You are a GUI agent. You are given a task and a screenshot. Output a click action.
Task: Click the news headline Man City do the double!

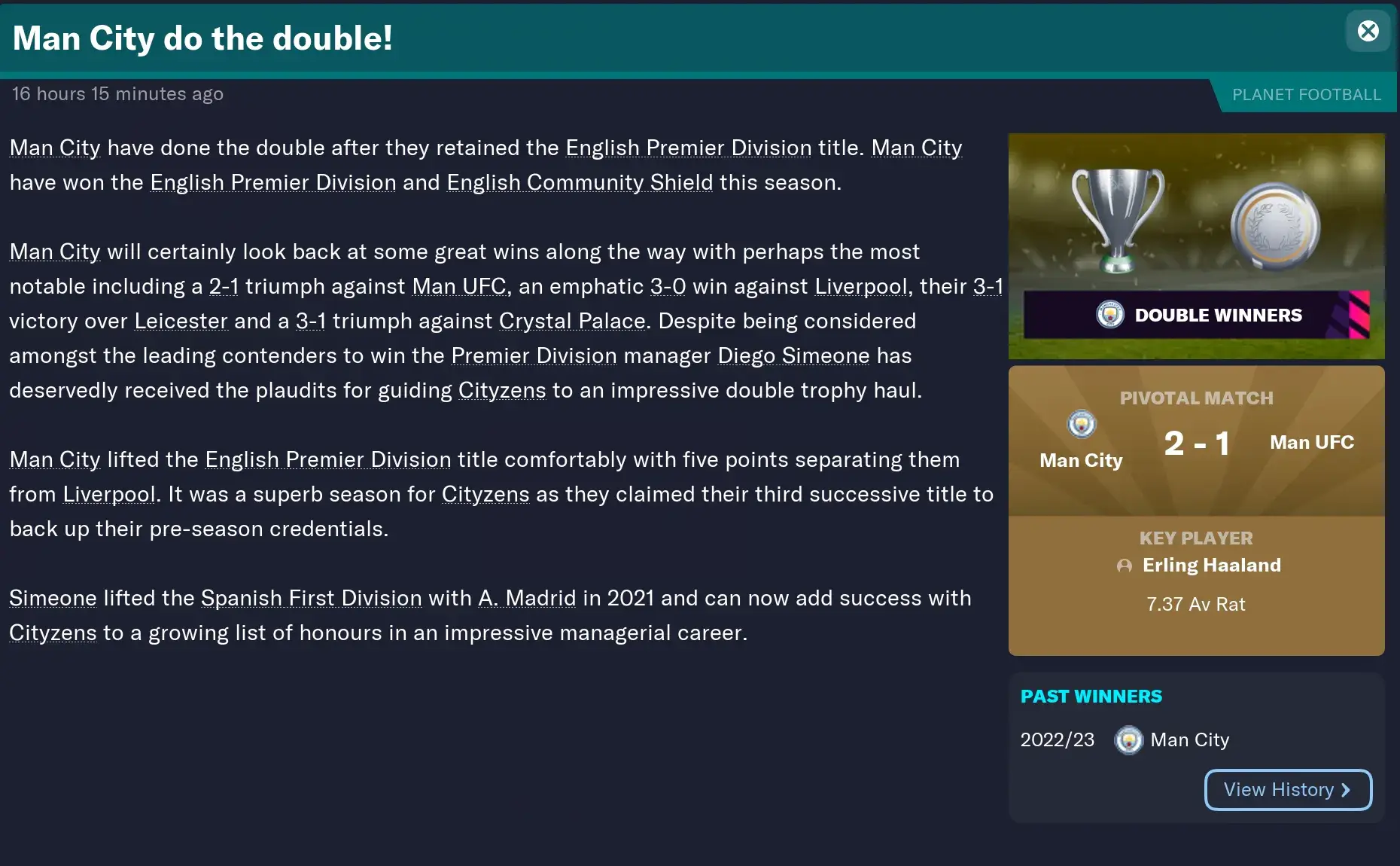point(202,38)
